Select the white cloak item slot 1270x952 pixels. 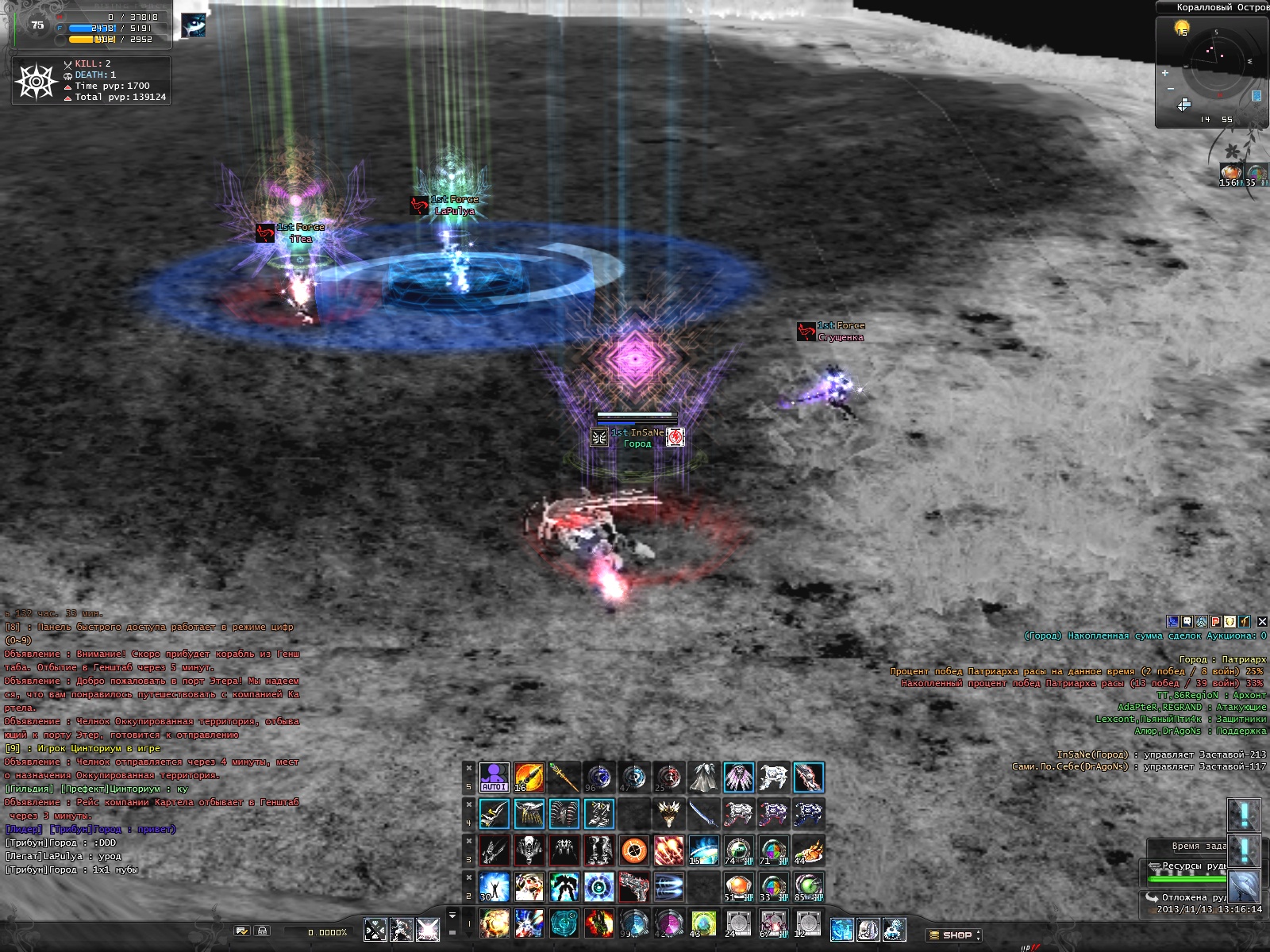point(703,777)
